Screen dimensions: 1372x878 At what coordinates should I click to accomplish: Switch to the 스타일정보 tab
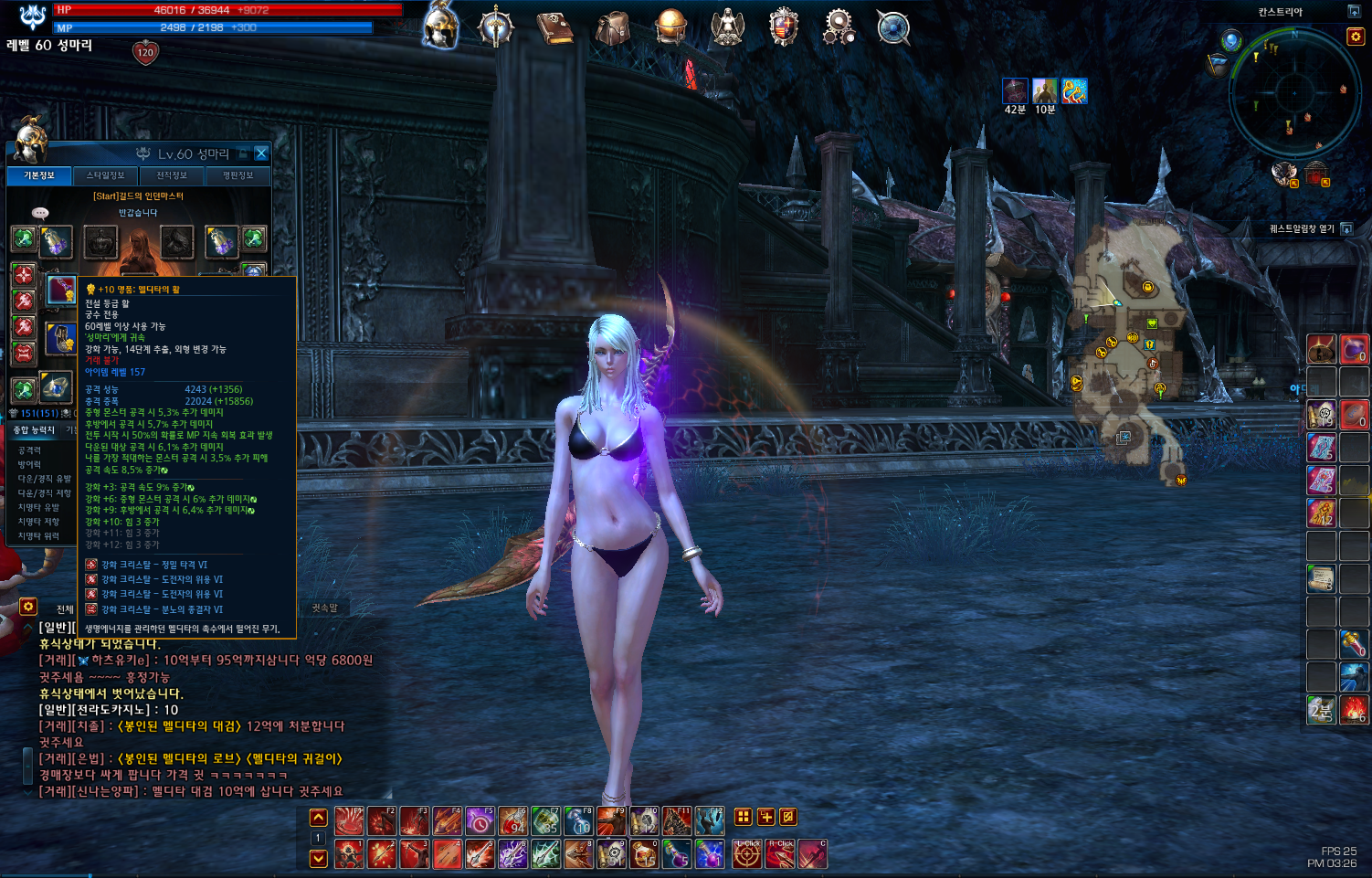coord(105,175)
